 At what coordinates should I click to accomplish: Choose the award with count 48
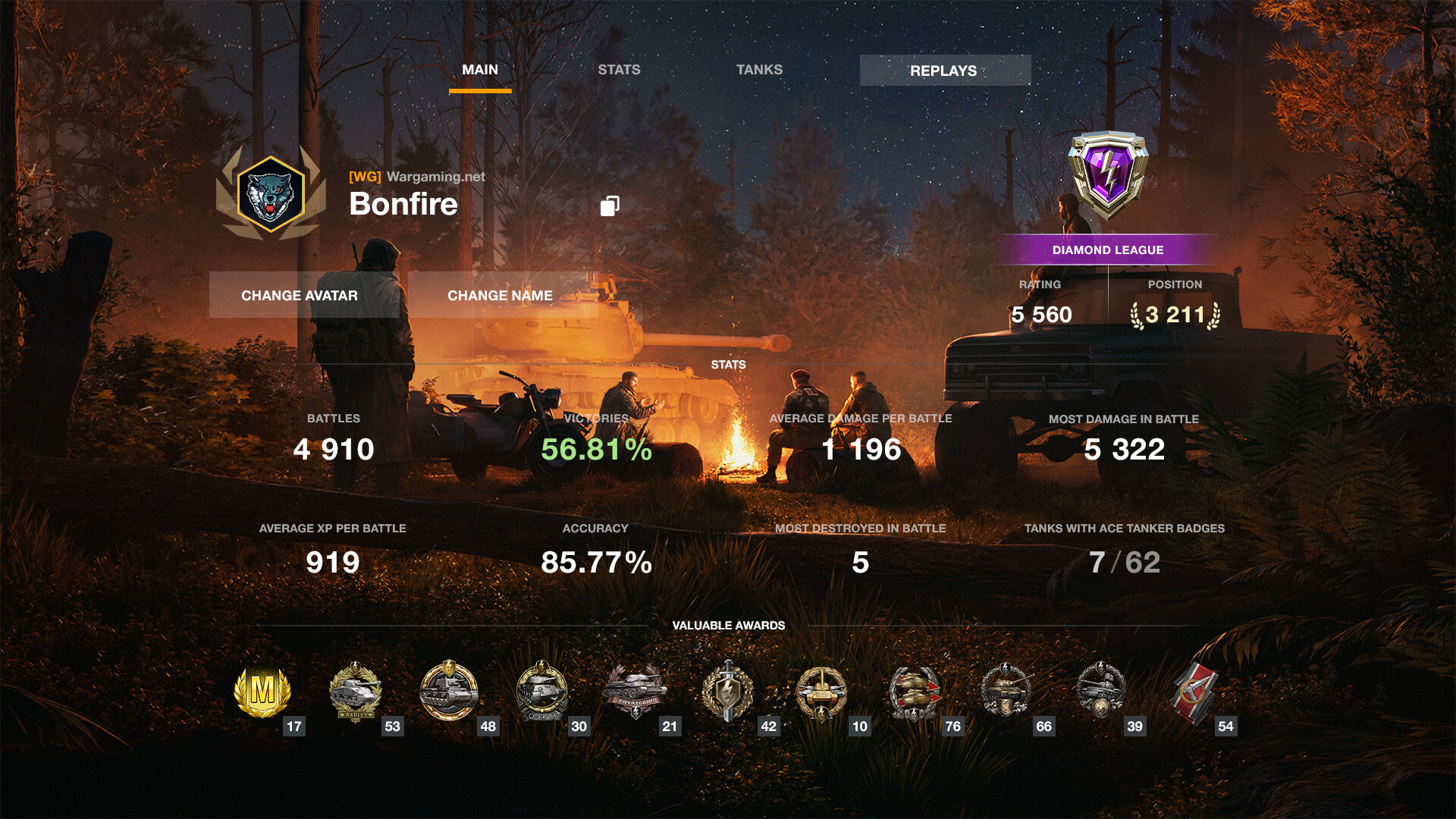point(449,692)
